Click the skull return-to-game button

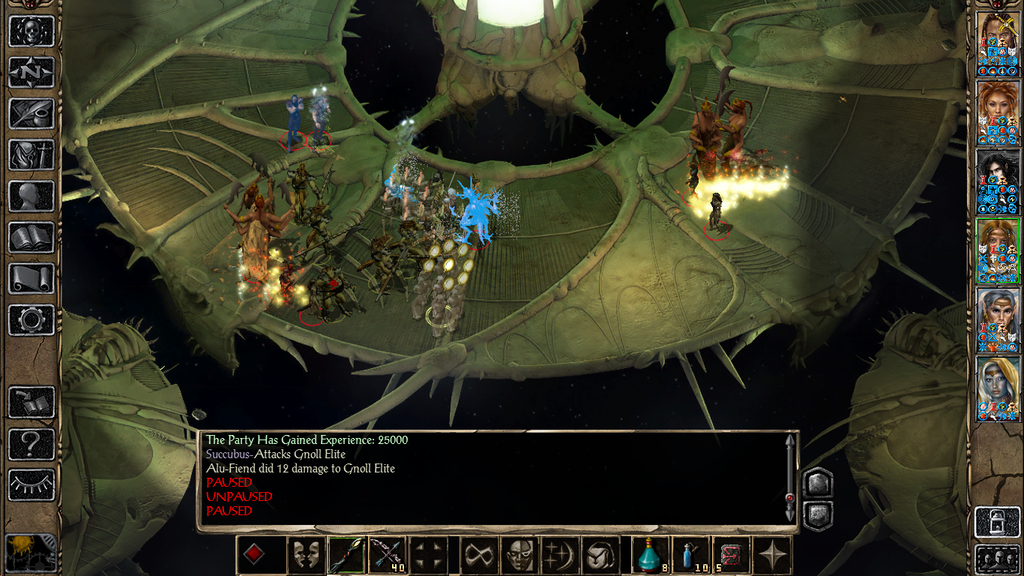[x=31, y=30]
